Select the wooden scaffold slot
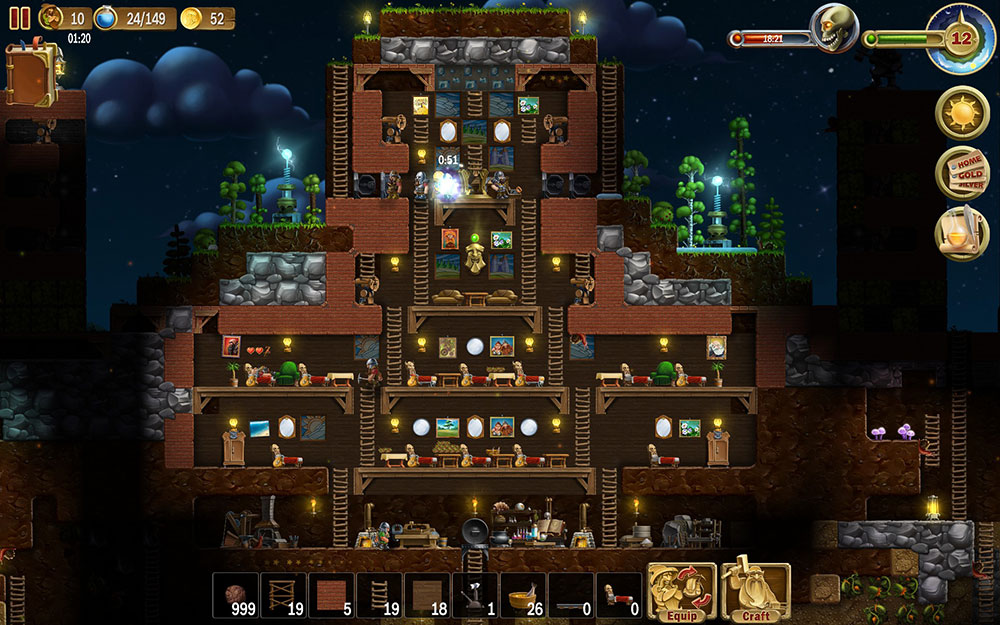Screen dimensions: 1000x625 (283, 594)
